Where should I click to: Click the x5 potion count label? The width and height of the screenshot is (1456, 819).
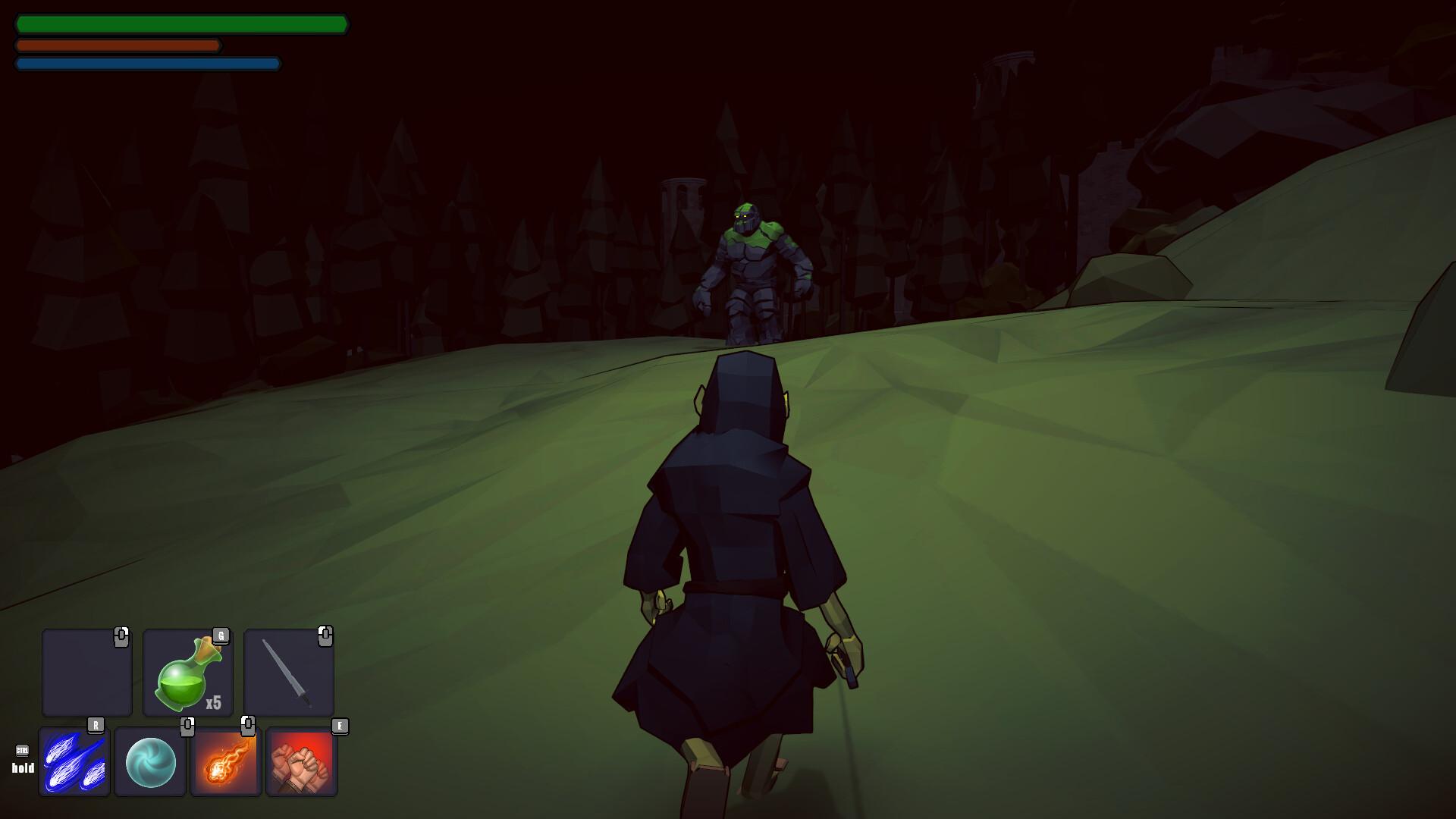[x=214, y=701]
